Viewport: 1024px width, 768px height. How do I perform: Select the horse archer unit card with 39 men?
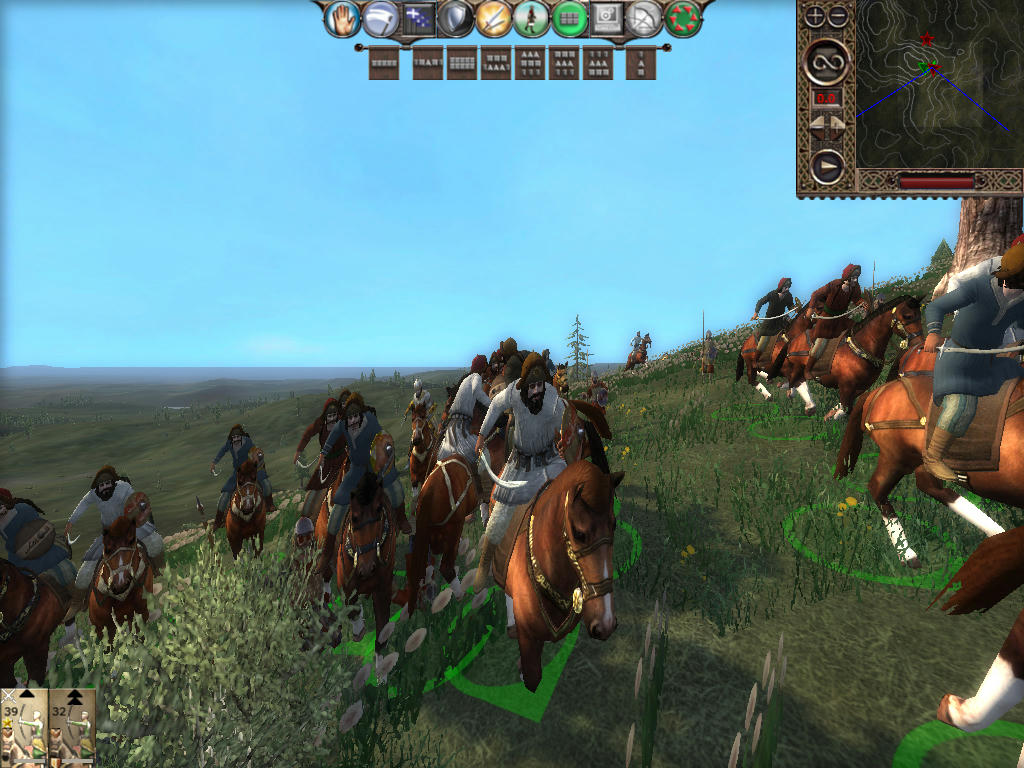tap(23, 727)
